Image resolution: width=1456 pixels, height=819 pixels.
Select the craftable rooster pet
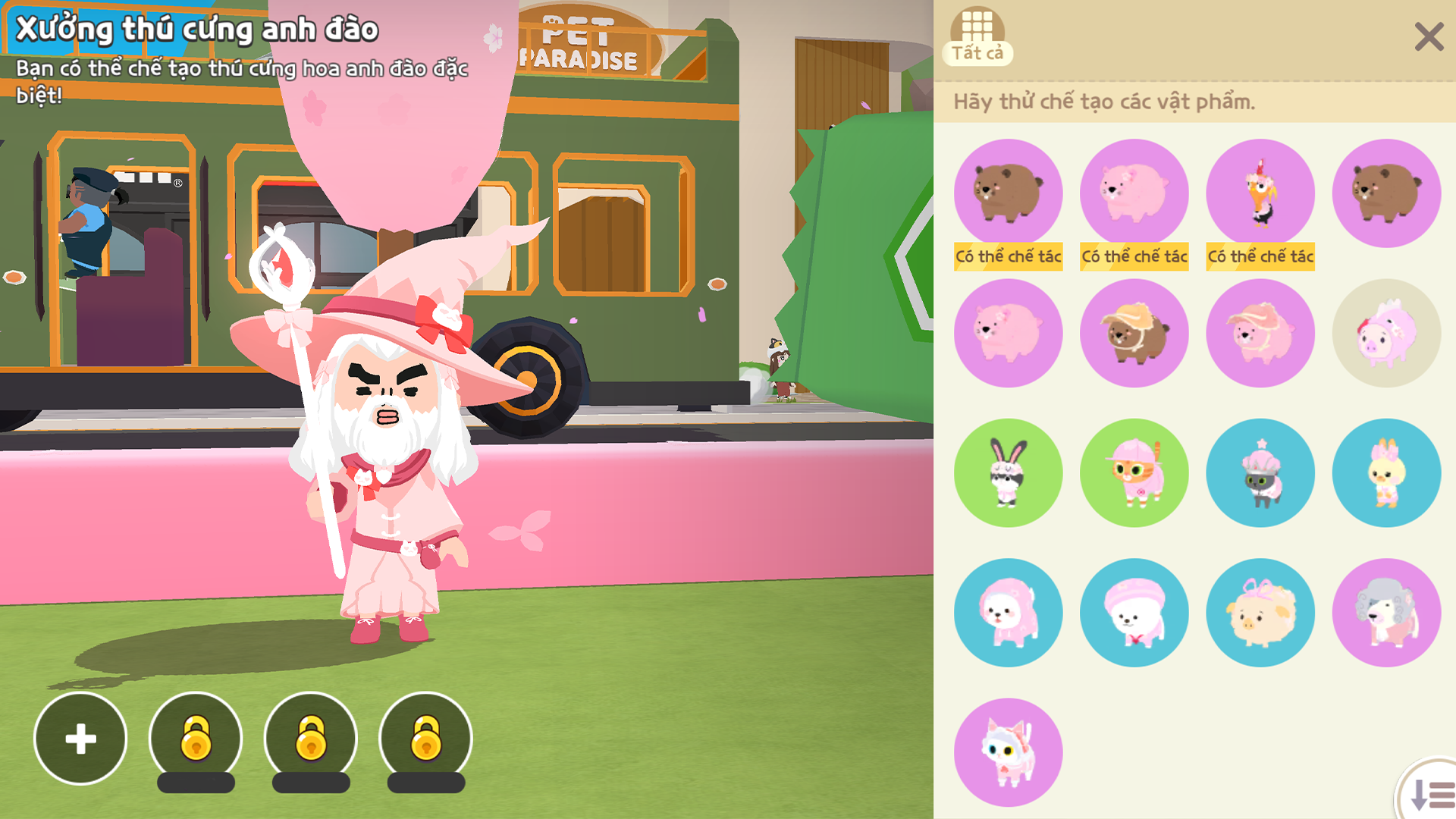coord(1260,193)
